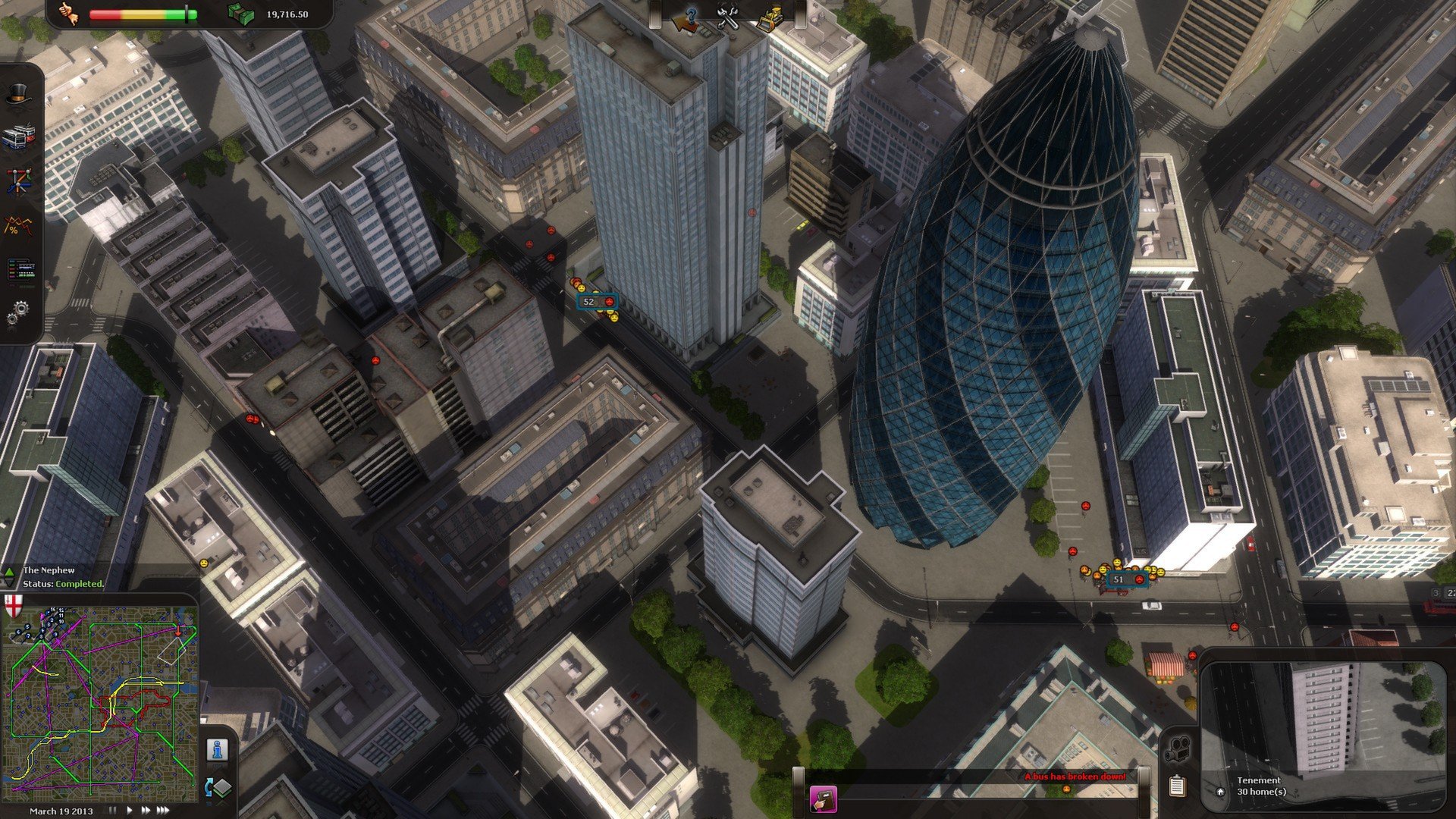Select the wrench and screwdriver repair tool
The image size is (1456, 819).
[728, 18]
